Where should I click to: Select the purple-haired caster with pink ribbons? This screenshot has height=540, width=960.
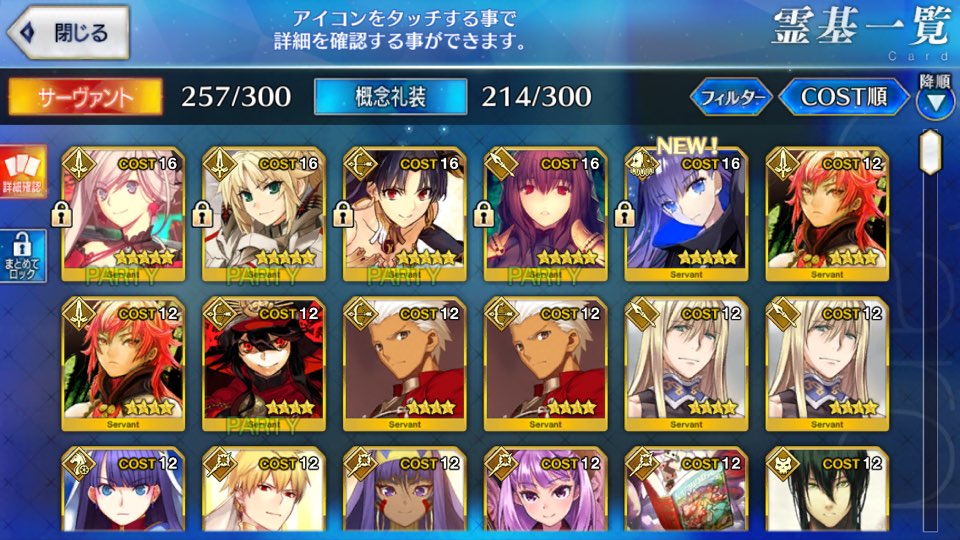pyautogui.click(x=544, y=495)
